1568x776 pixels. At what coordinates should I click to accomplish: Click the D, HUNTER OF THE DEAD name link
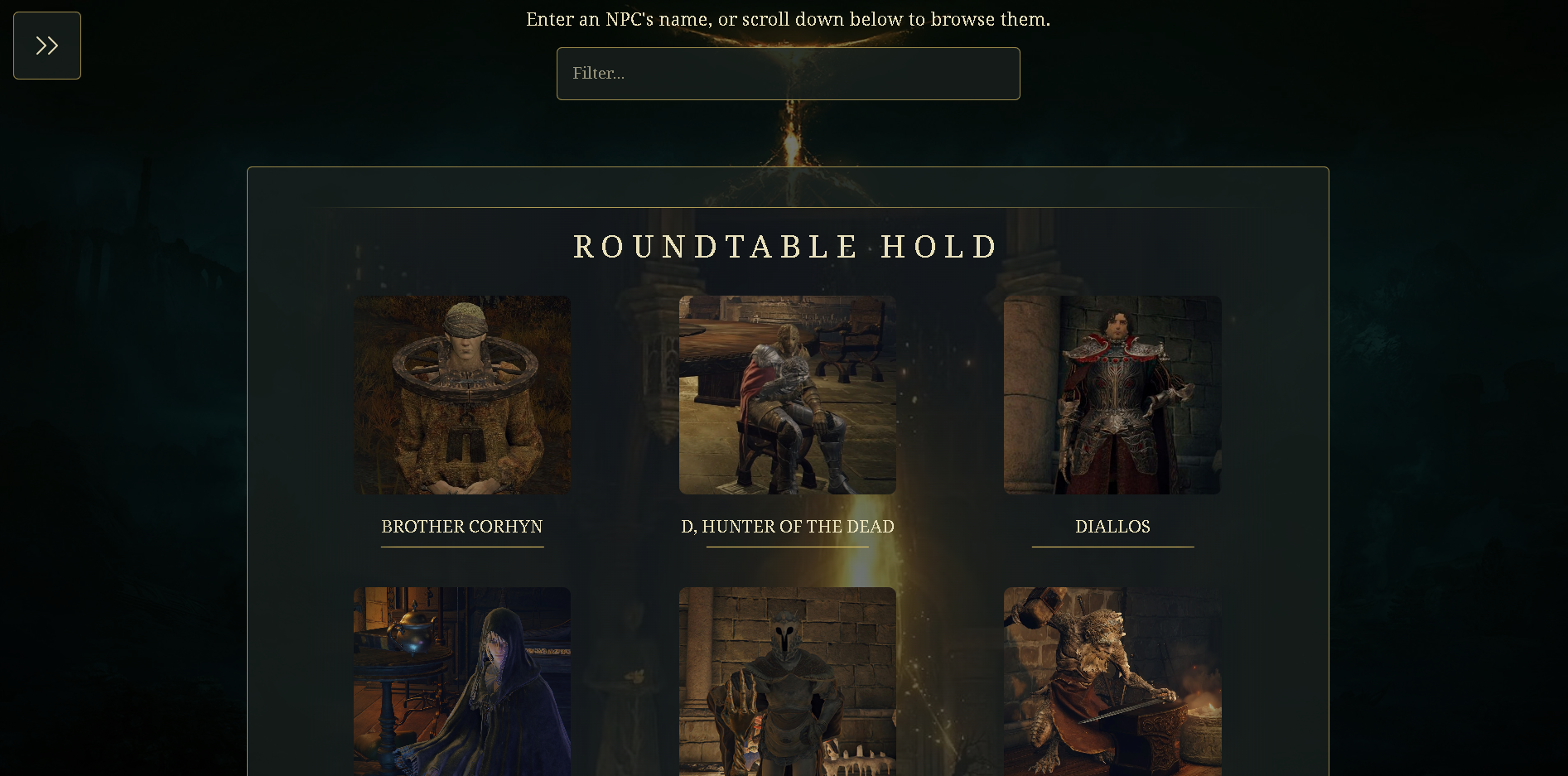click(x=787, y=527)
